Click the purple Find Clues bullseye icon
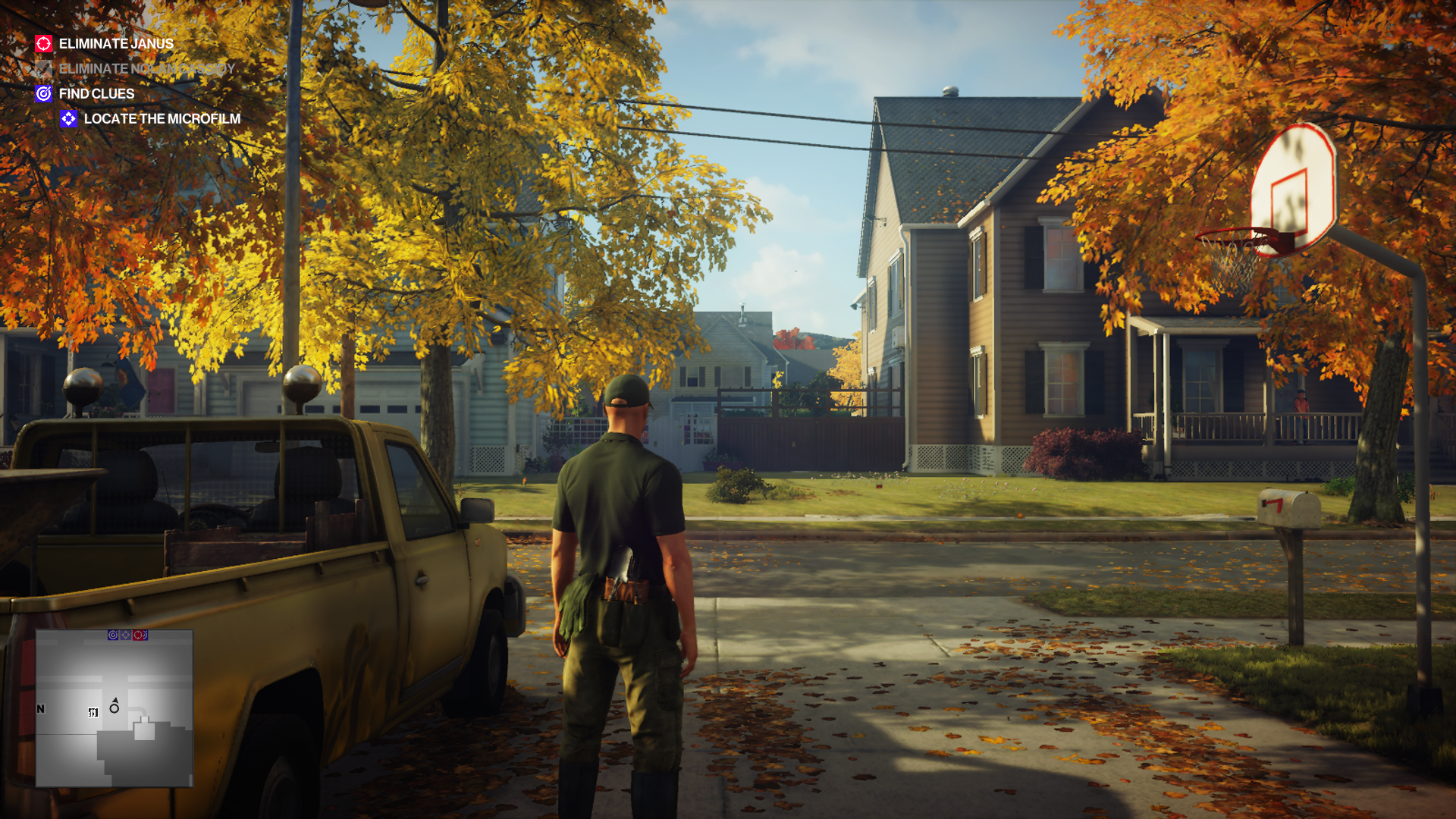This screenshot has height=819, width=1456. (44, 93)
